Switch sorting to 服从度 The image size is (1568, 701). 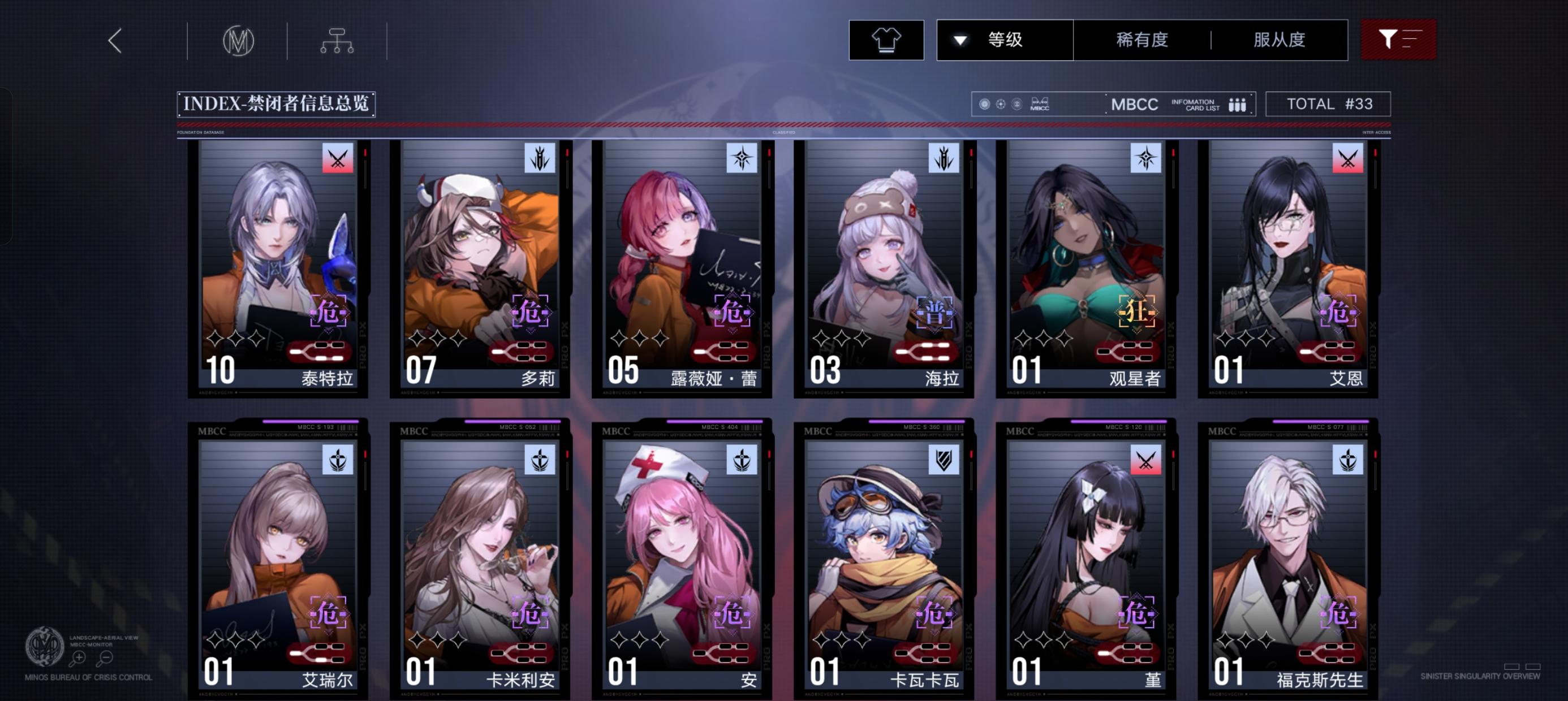tap(1280, 39)
